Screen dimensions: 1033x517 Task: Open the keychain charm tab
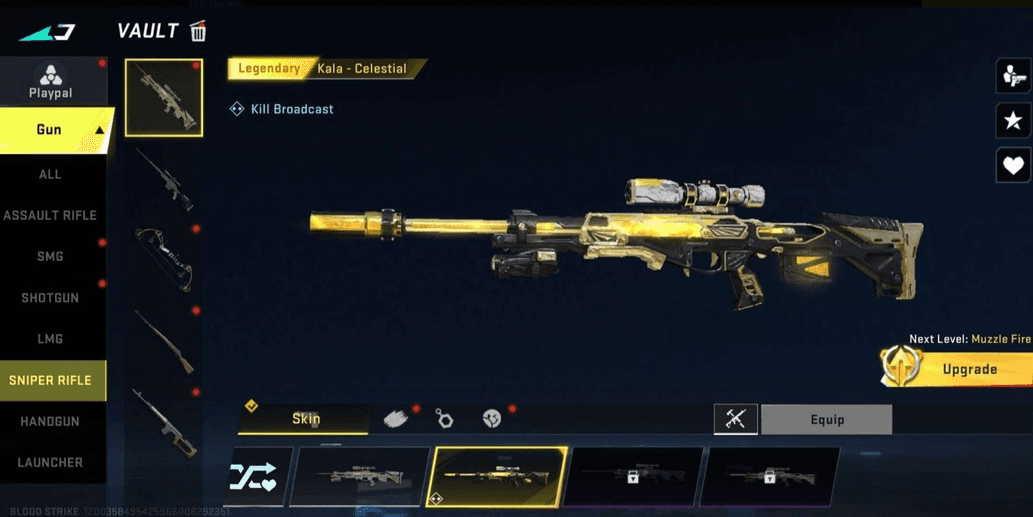[x=445, y=418]
